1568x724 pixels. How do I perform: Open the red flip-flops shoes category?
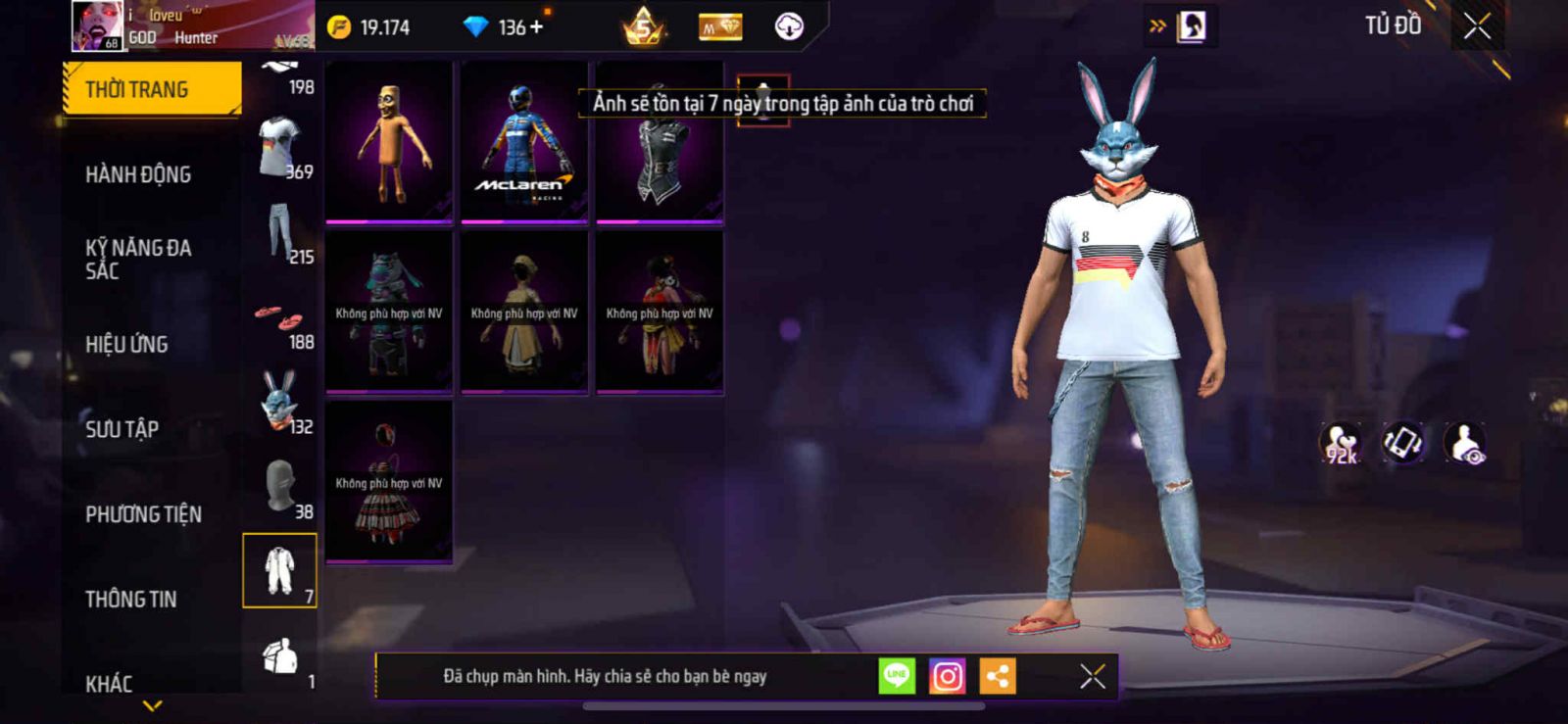[280, 319]
